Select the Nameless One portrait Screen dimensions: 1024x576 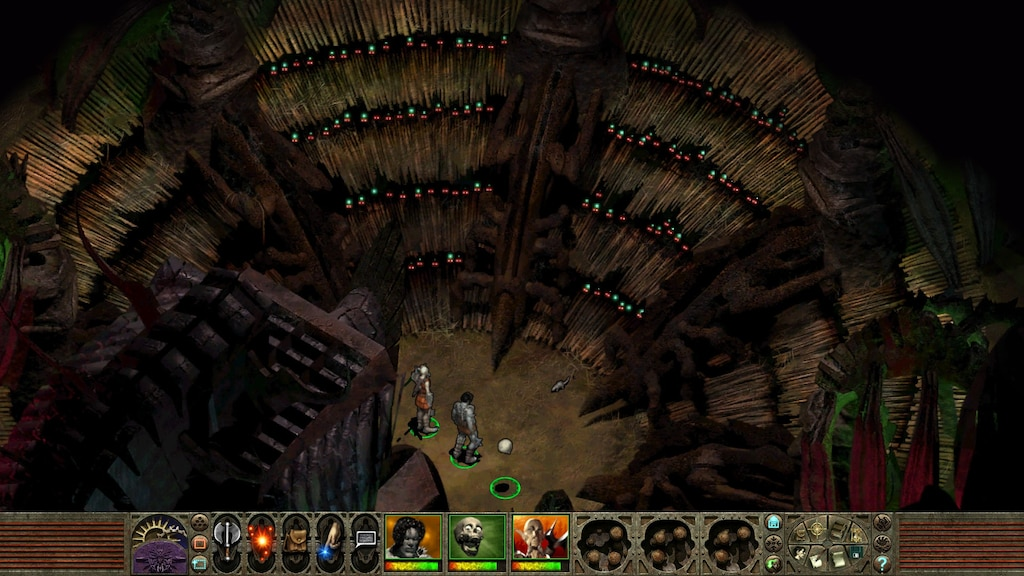pyautogui.click(x=412, y=538)
